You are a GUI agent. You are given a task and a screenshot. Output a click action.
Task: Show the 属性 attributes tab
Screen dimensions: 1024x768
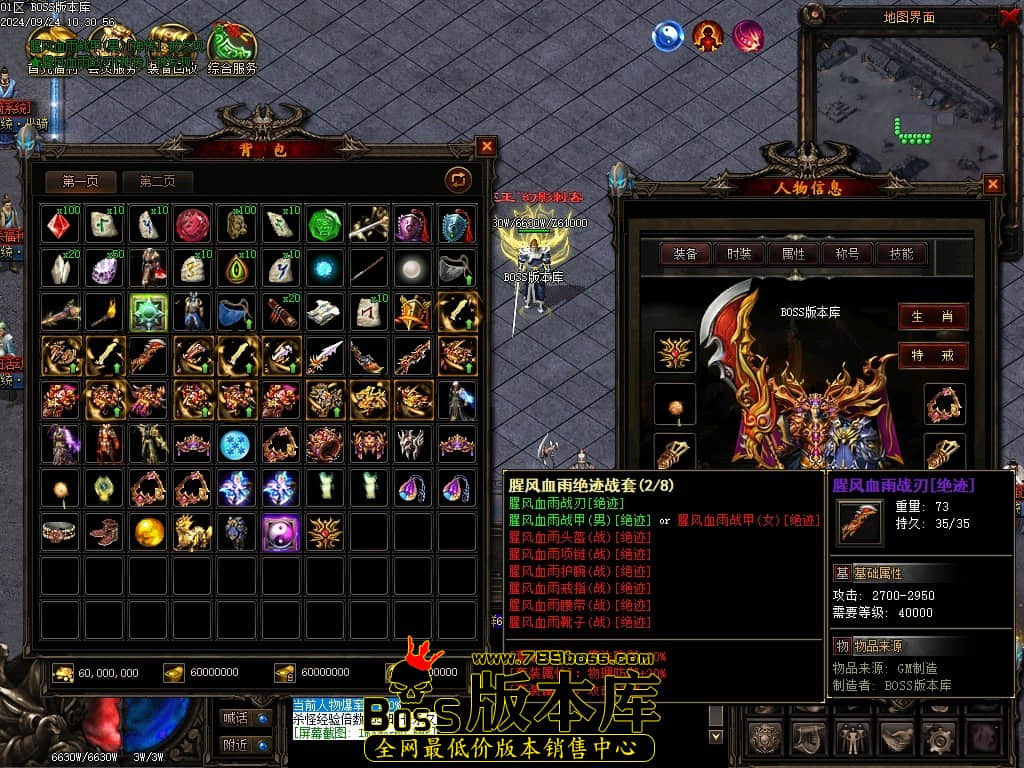(x=793, y=254)
